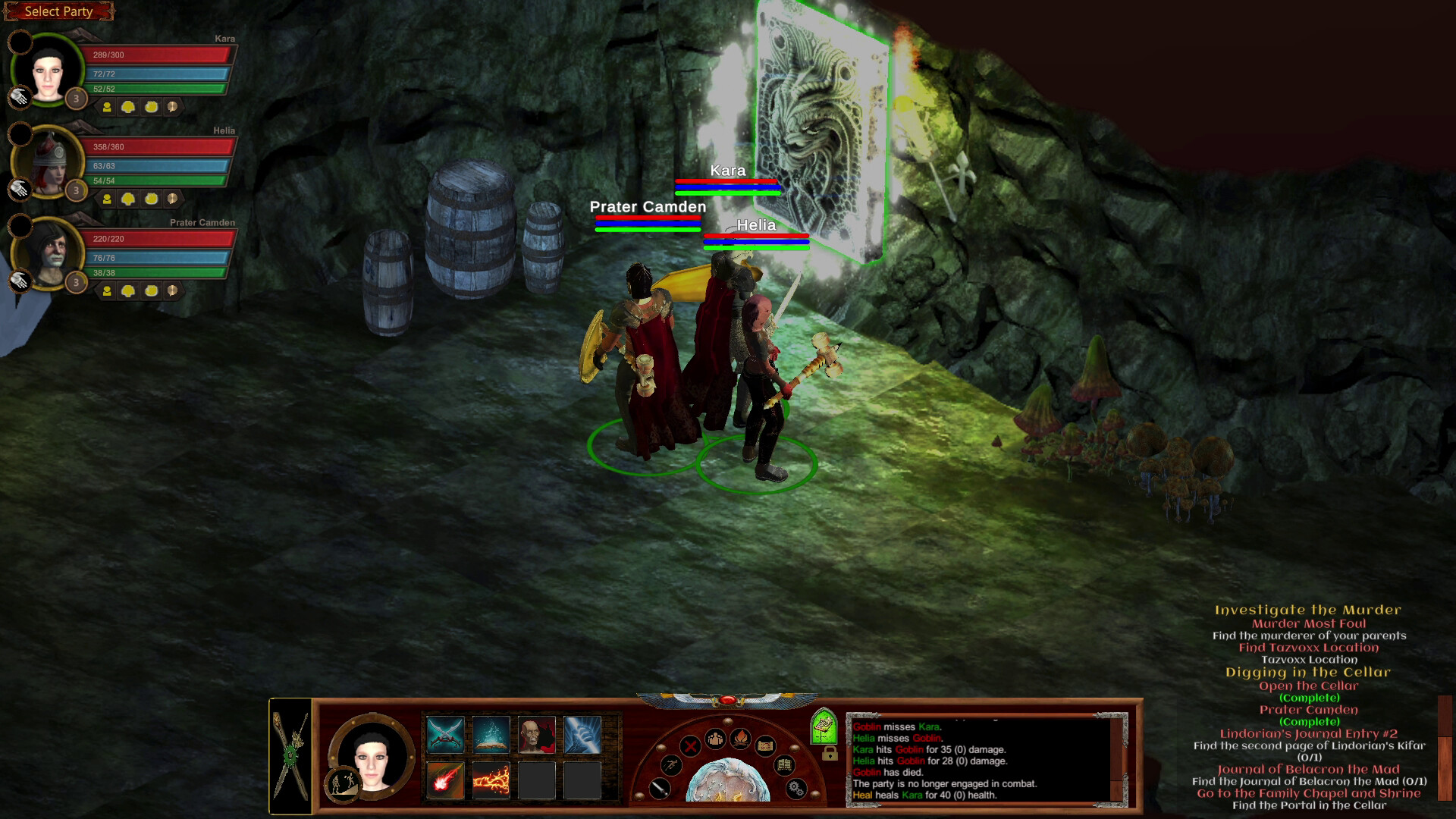
Task: Click the party formation button
Action: coord(715,739)
